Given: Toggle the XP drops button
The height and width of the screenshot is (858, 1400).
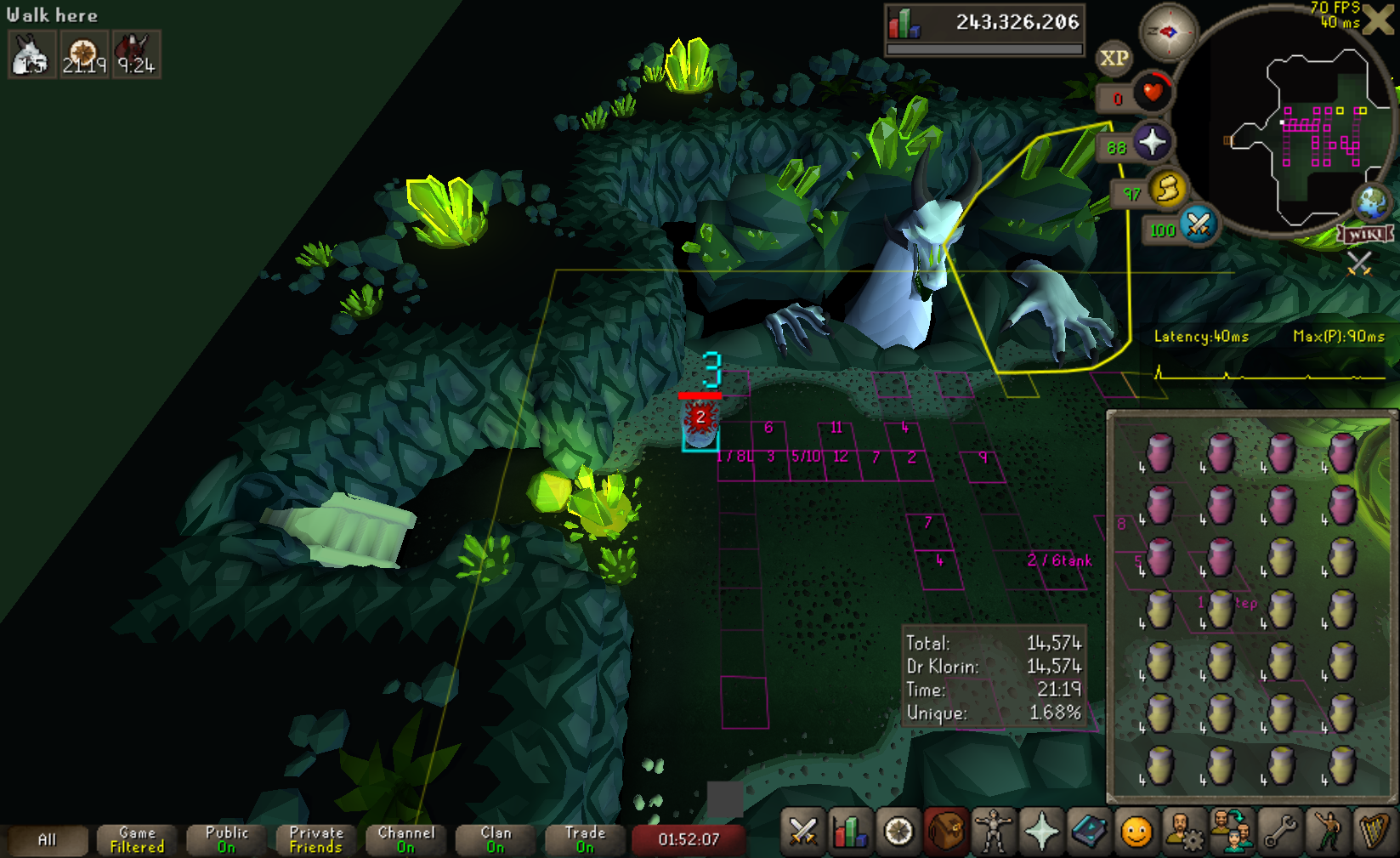Looking at the screenshot, I should coord(1114,58).
